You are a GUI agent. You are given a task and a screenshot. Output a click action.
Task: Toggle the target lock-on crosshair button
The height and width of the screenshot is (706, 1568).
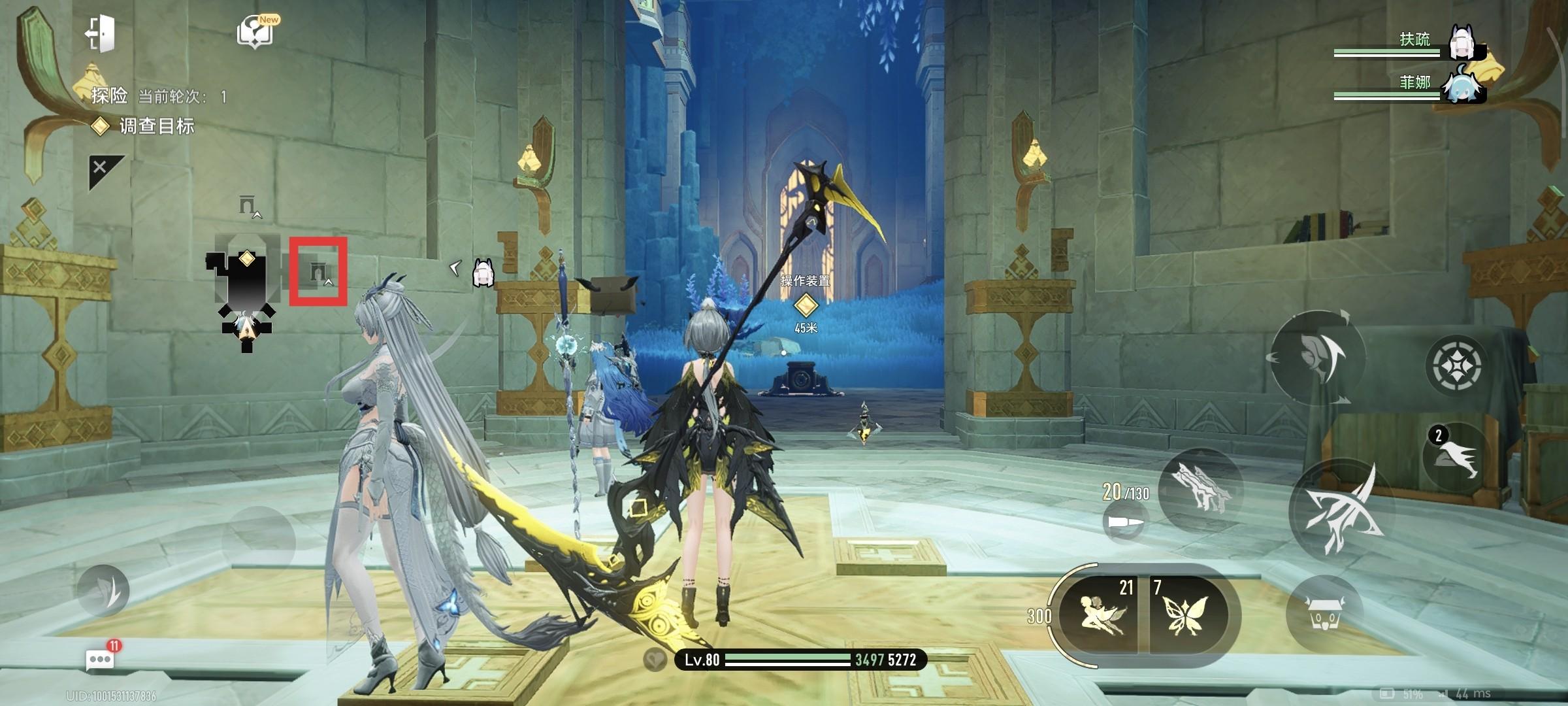click(x=1456, y=365)
